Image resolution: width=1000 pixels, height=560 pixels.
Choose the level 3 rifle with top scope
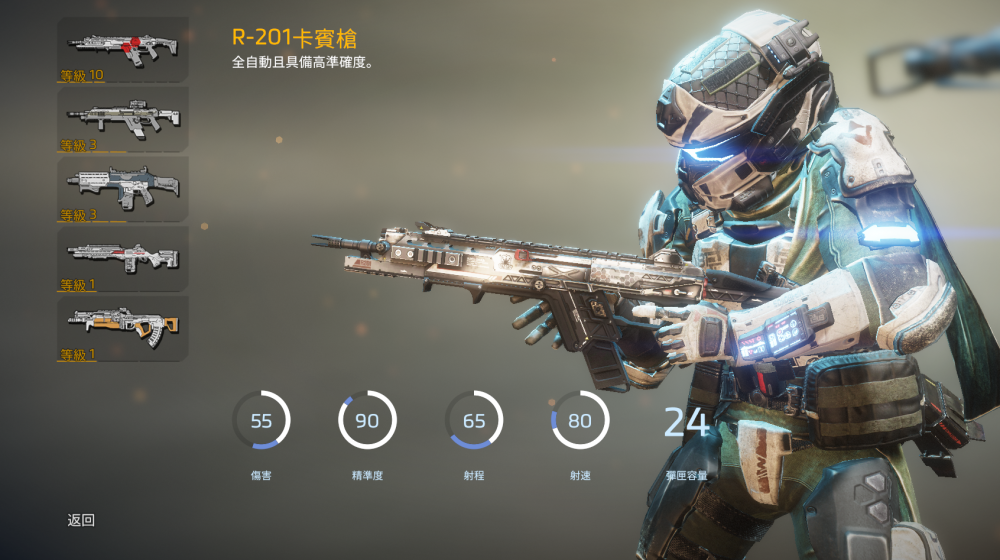[x=122, y=119]
